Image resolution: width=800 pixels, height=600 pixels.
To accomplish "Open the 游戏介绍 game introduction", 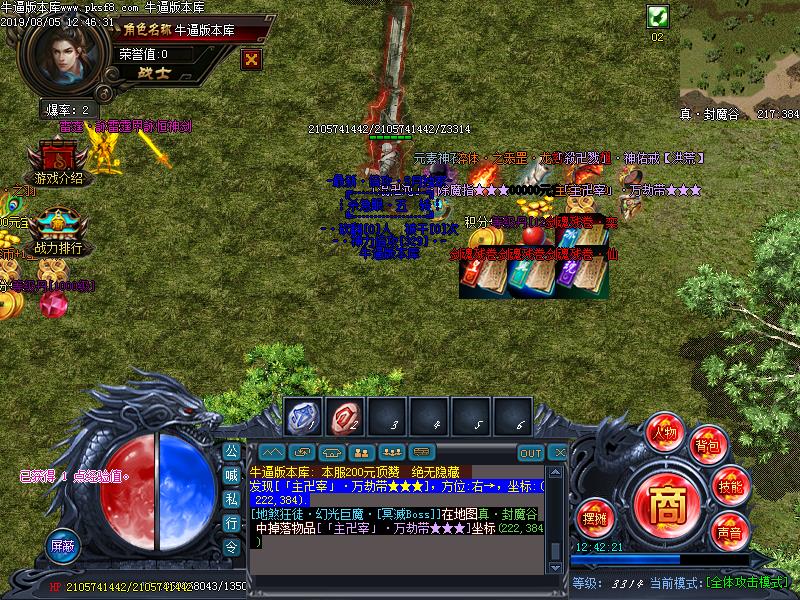I will coord(58,165).
